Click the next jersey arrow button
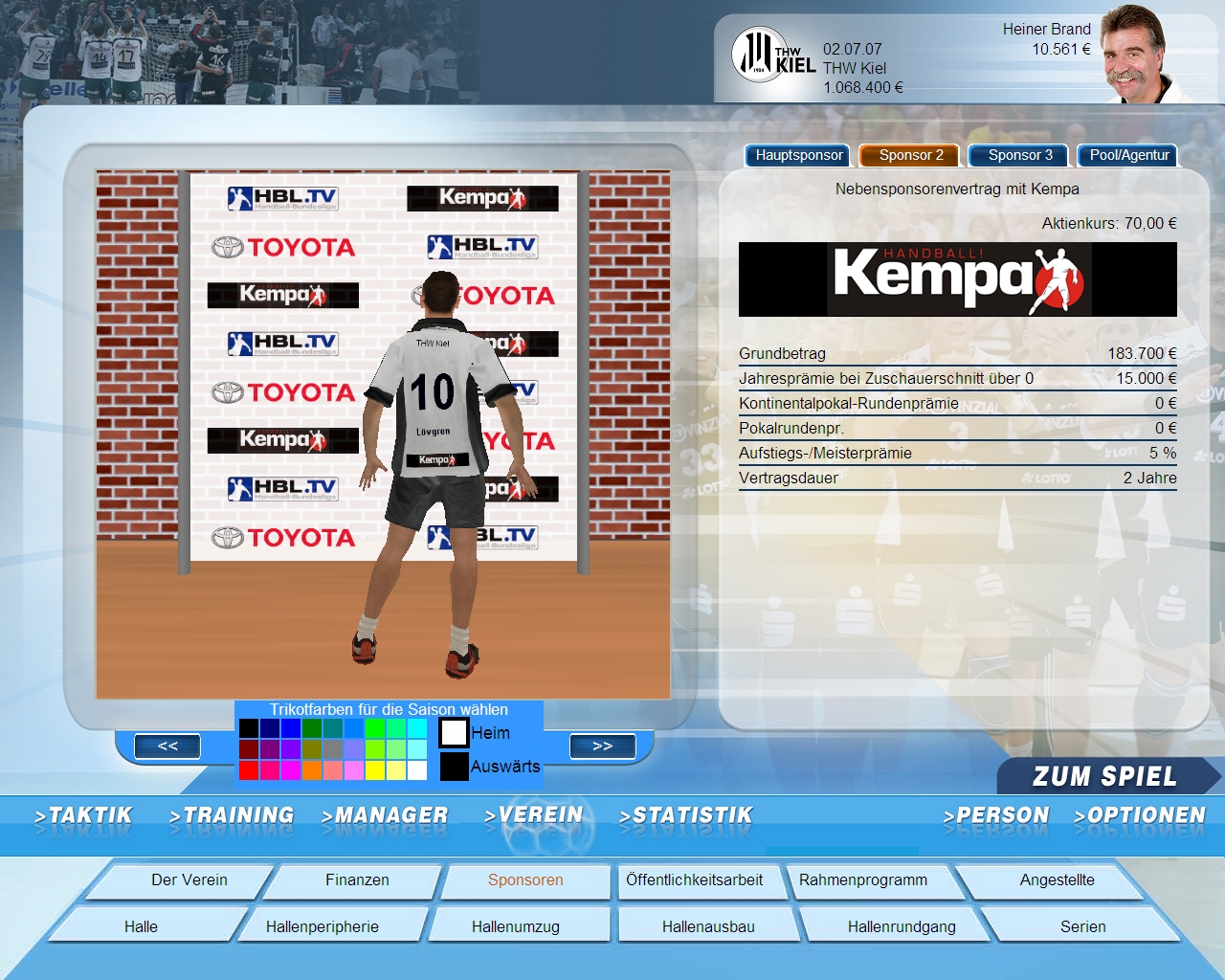 [x=602, y=746]
